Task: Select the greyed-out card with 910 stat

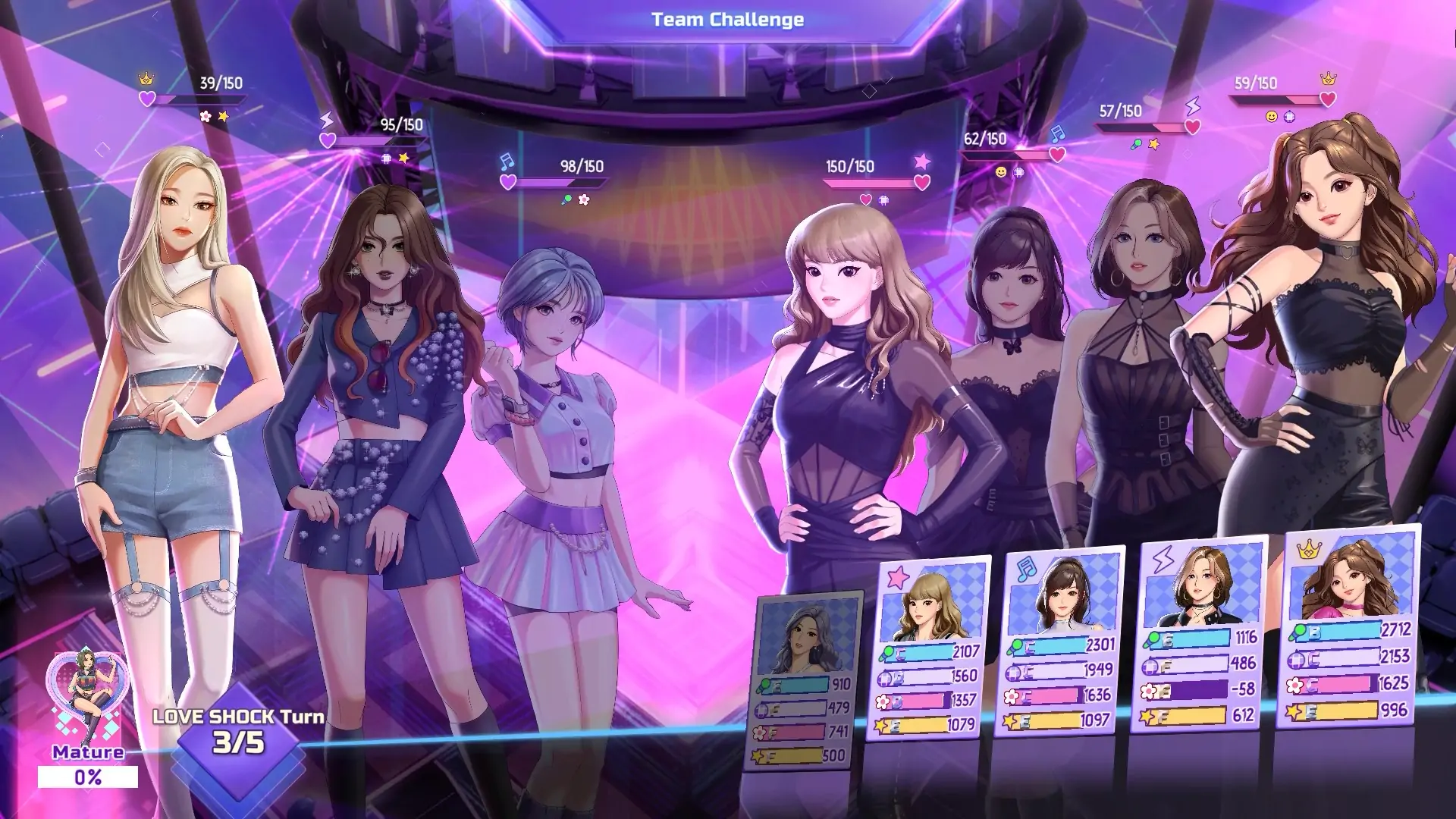Action: pyautogui.click(x=805, y=680)
